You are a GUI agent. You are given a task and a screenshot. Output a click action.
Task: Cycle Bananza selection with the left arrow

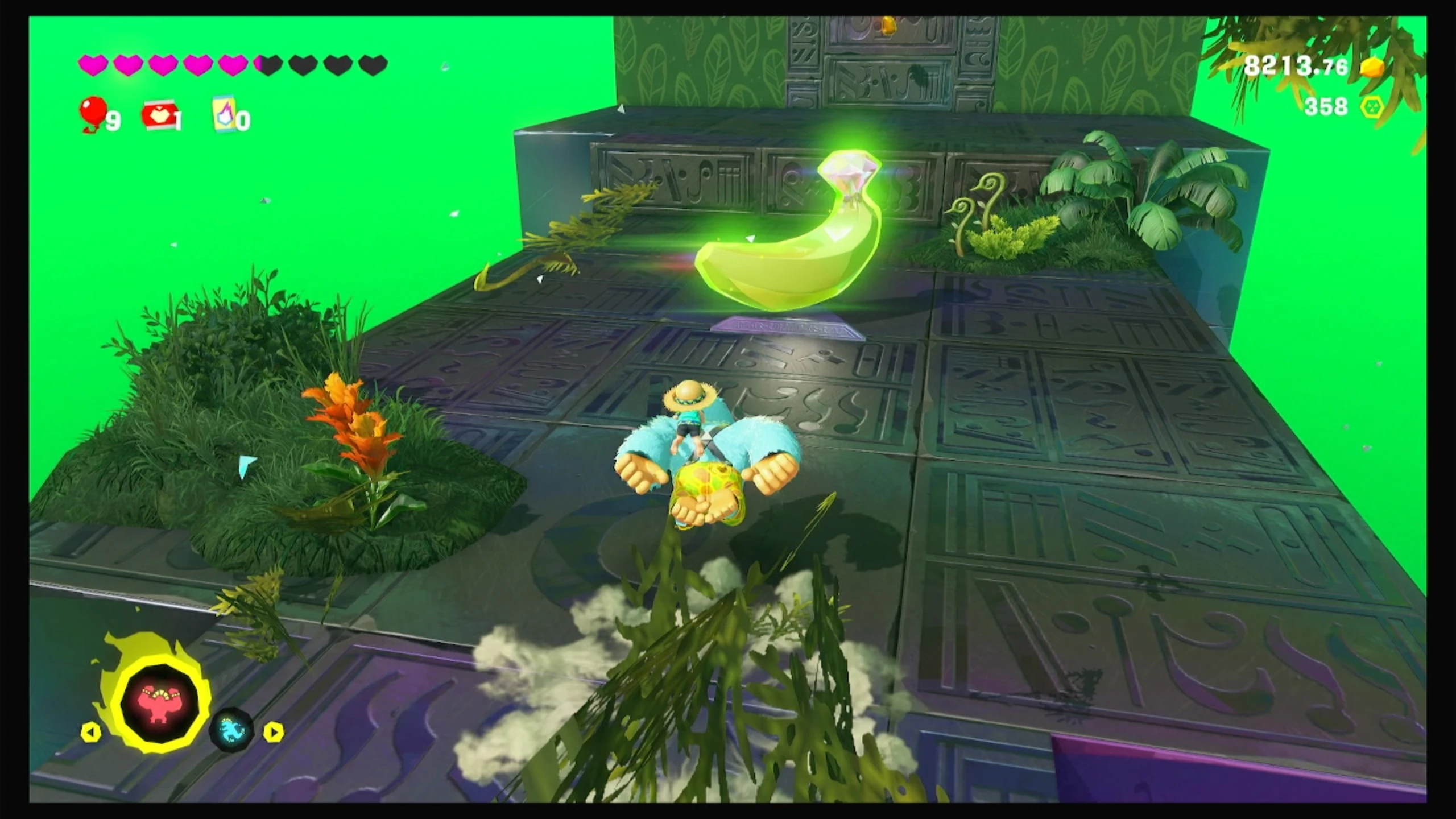click(x=91, y=731)
